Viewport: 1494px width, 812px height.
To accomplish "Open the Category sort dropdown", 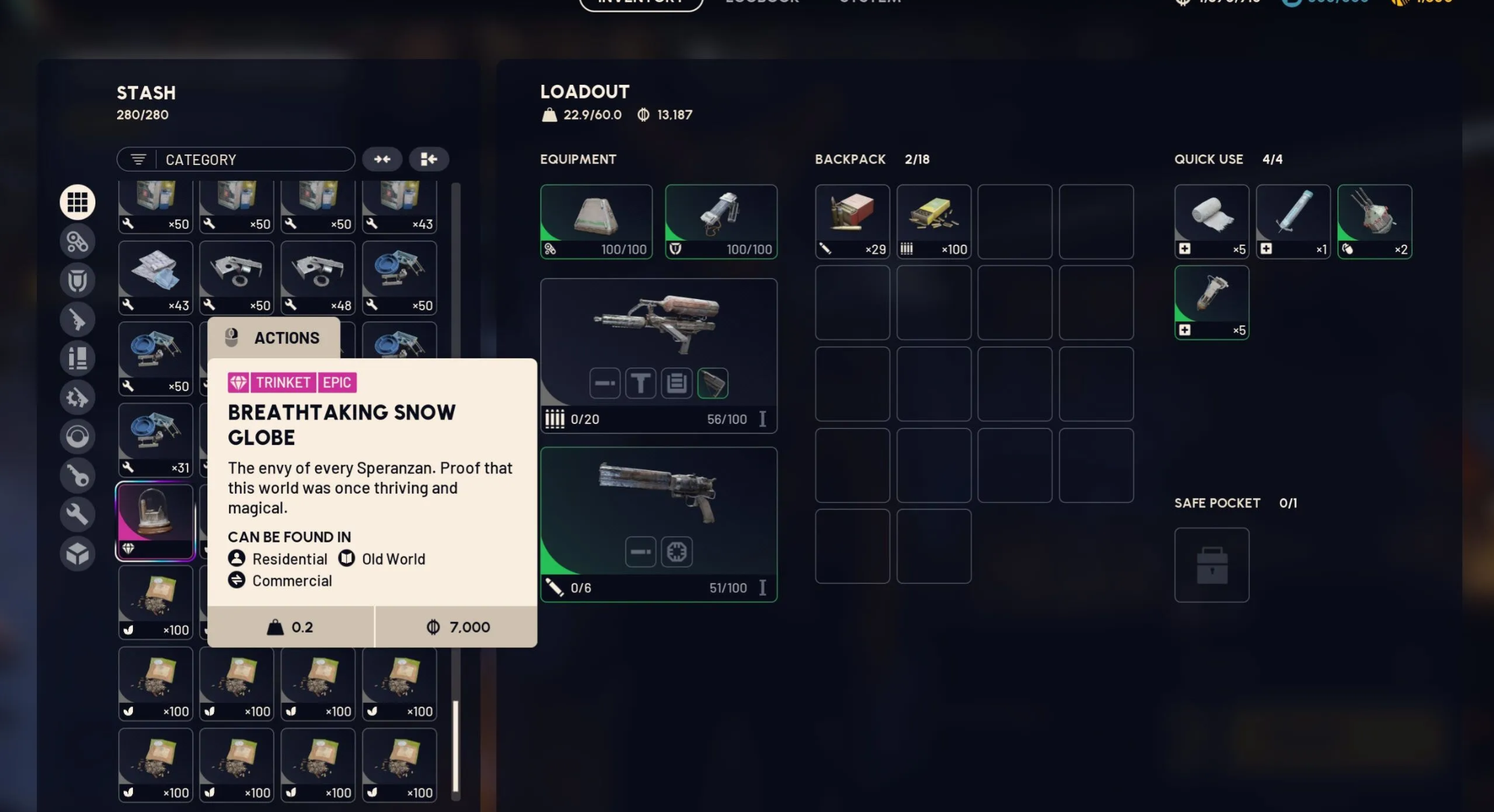I will pyautogui.click(x=236, y=160).
